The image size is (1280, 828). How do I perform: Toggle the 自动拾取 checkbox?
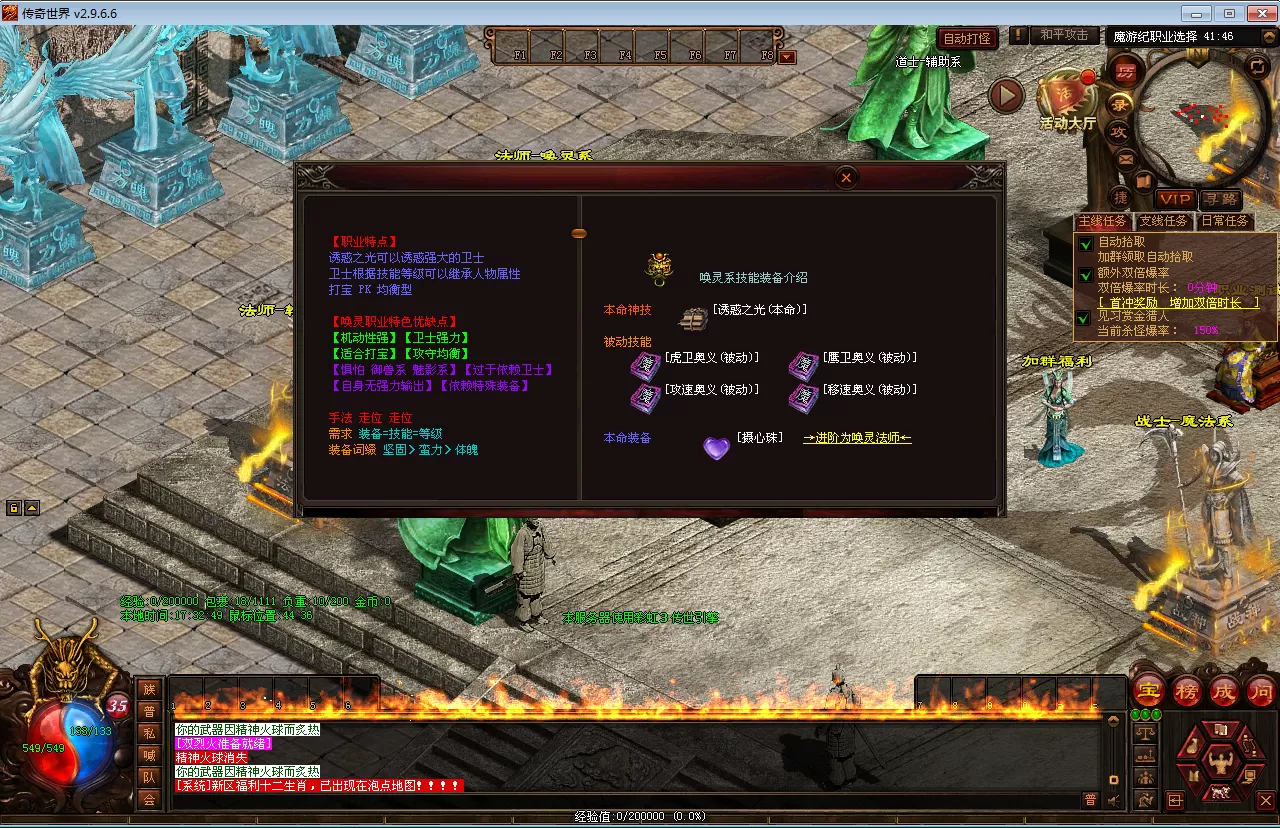point(1084,243)
